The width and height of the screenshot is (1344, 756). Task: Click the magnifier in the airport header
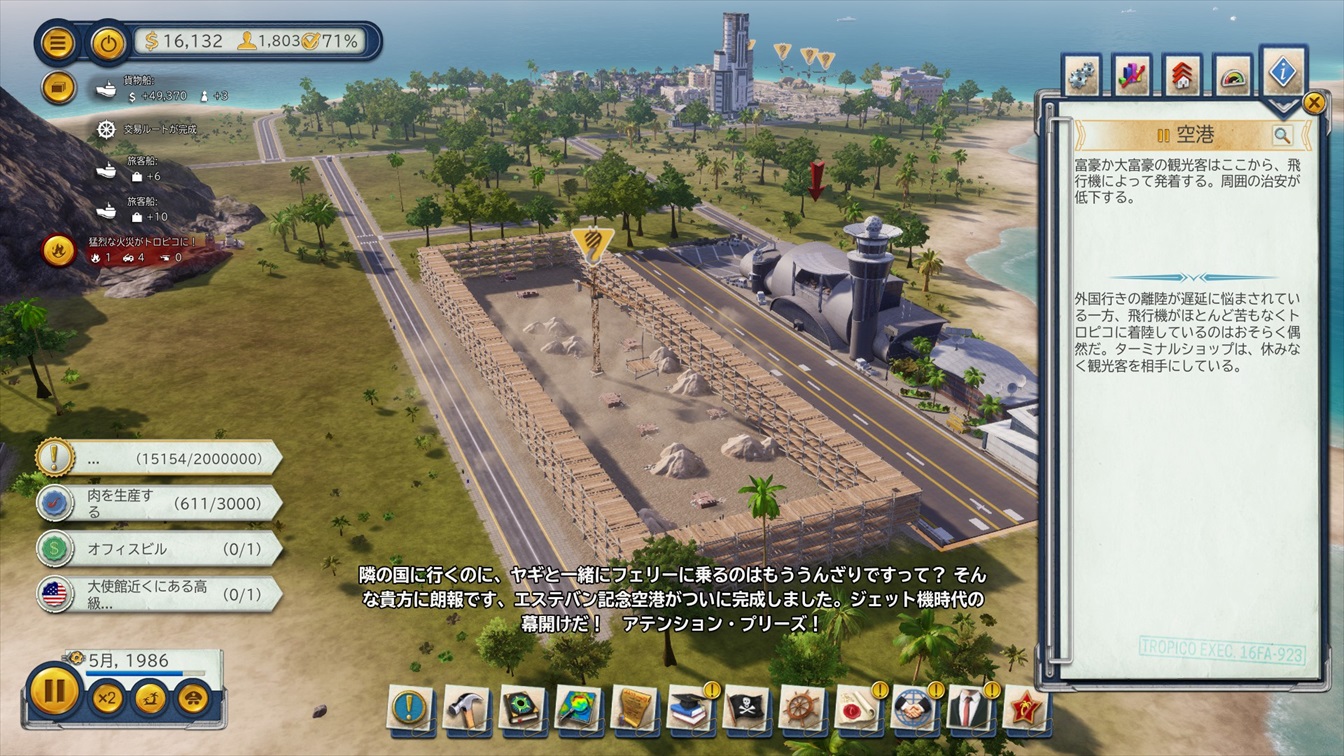click(1282, 135)
